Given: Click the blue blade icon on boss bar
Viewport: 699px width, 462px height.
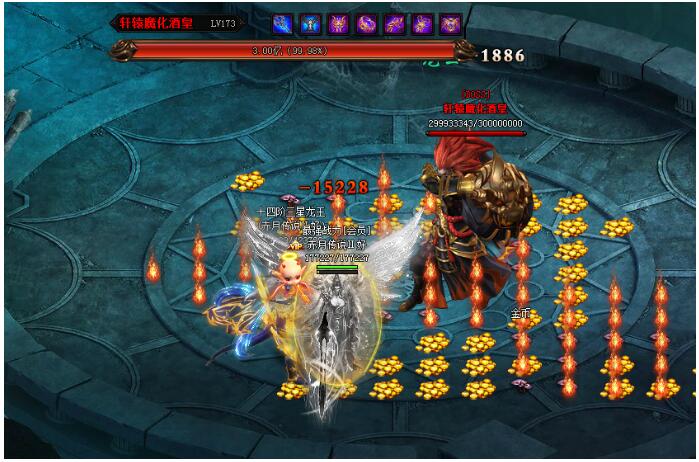Looking at the screenshot, I should pyautogui.click(x=283, y=22).
